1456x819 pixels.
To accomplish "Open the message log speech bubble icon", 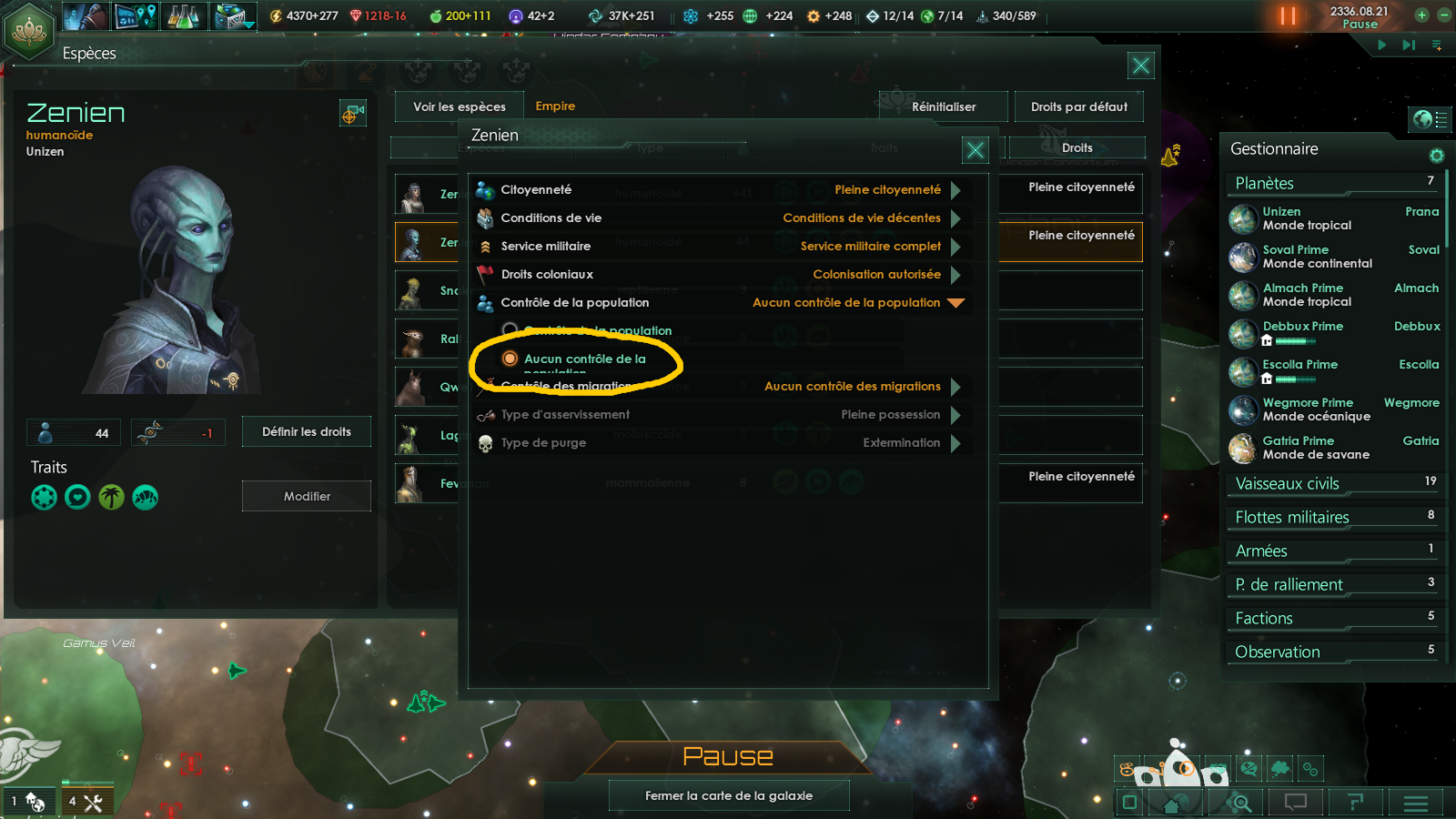I will point(1296,804).
